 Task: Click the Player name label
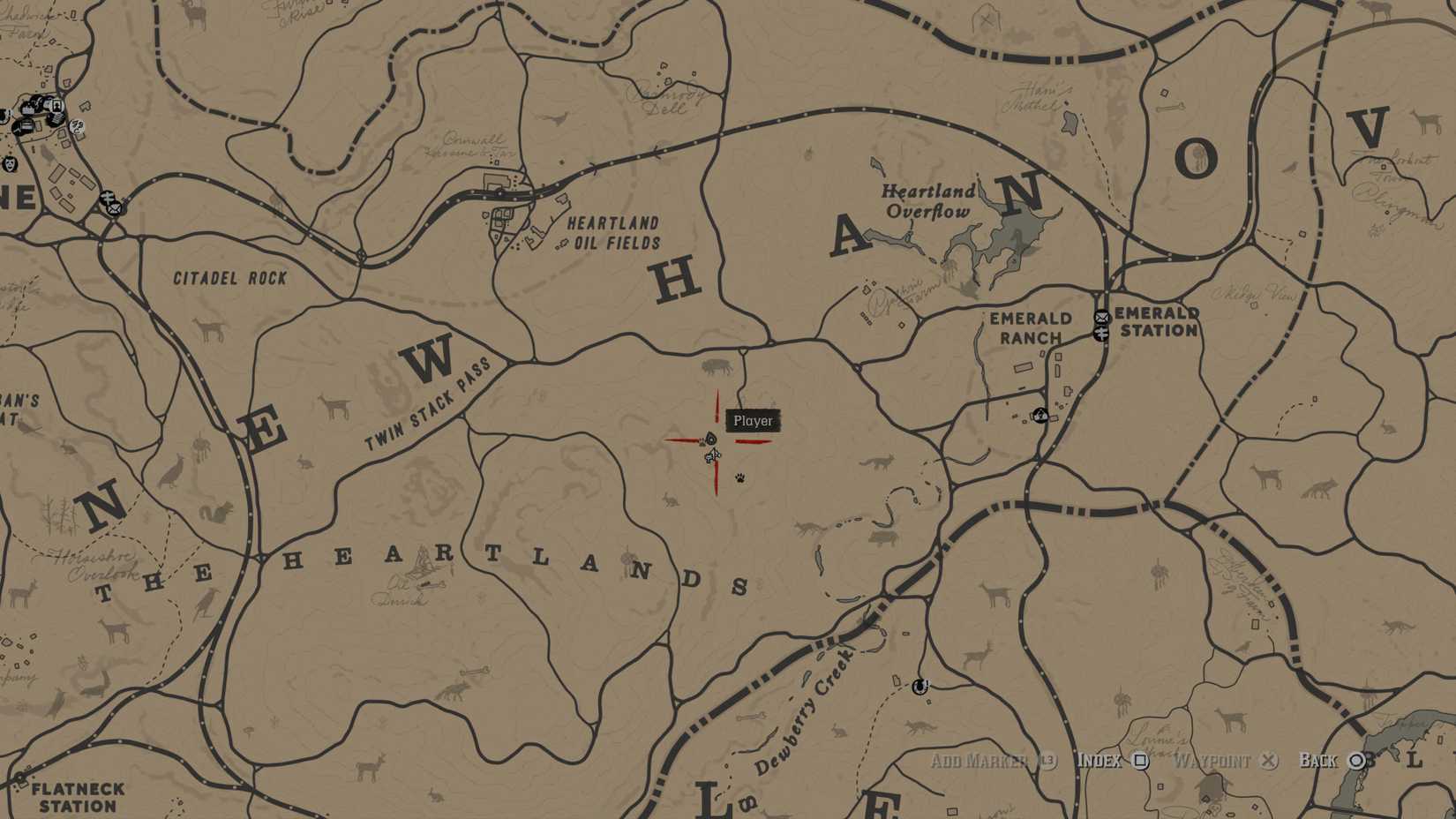tap(751, 421)
